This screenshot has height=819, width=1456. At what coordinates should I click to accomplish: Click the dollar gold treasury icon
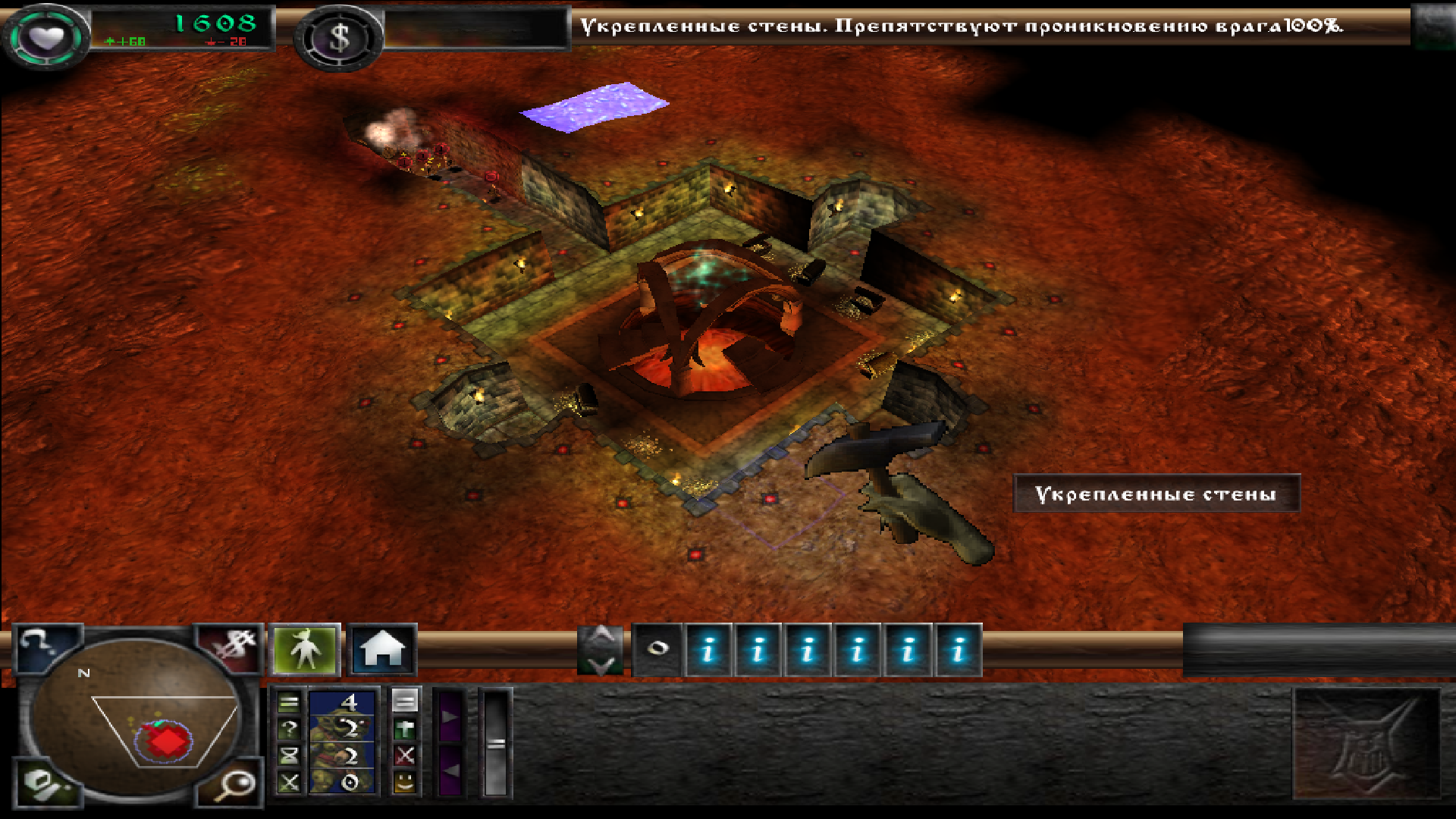coord(339,38)
